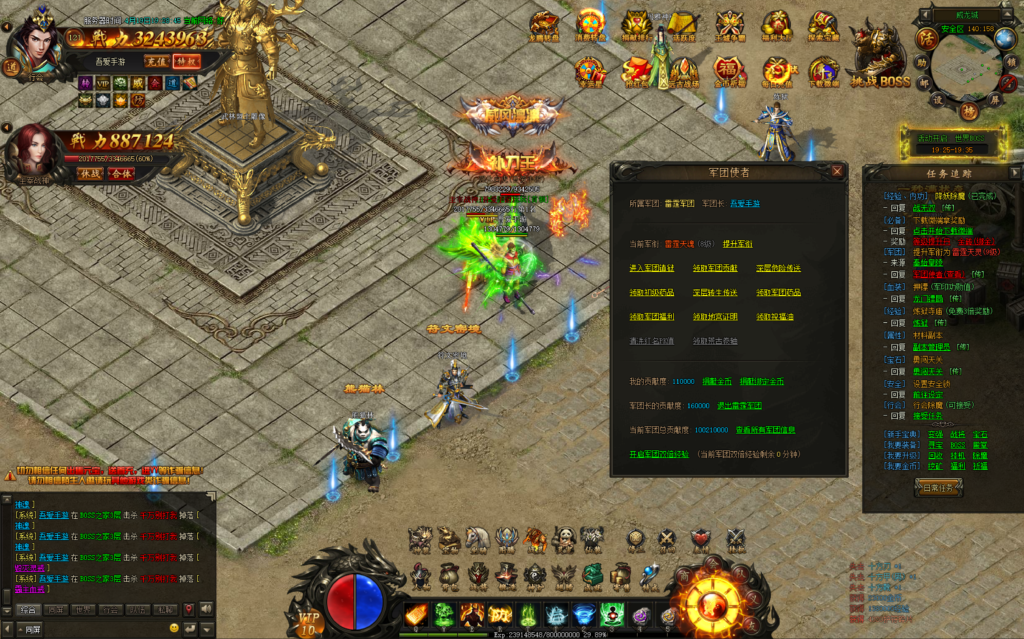The image size is (1024, 639).
Task: Click the 领取军团药品 link
Action: tap(777, 292)
